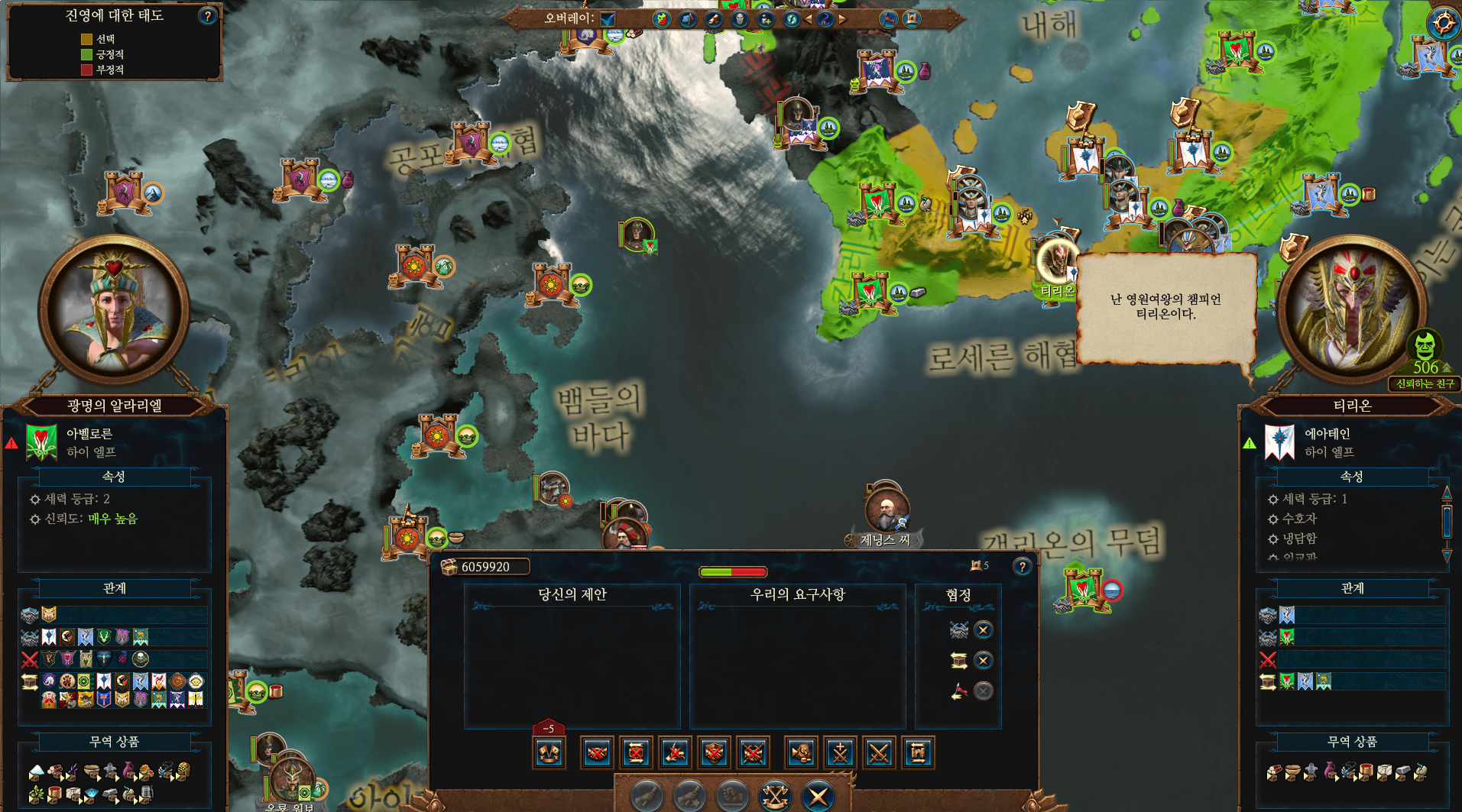Select the castle tower overlay icon
The image size is (1462, 812).
tap(911, 19)
